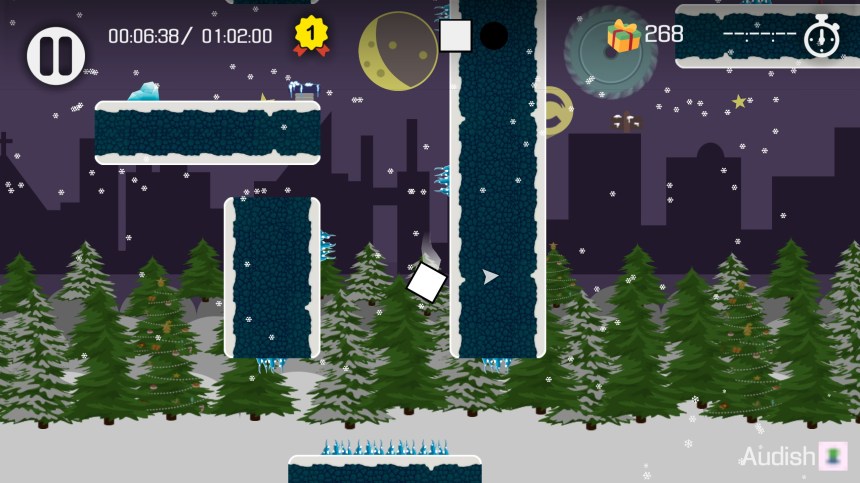
Task: Click the stopwatch icon
Action: (822, 36)
